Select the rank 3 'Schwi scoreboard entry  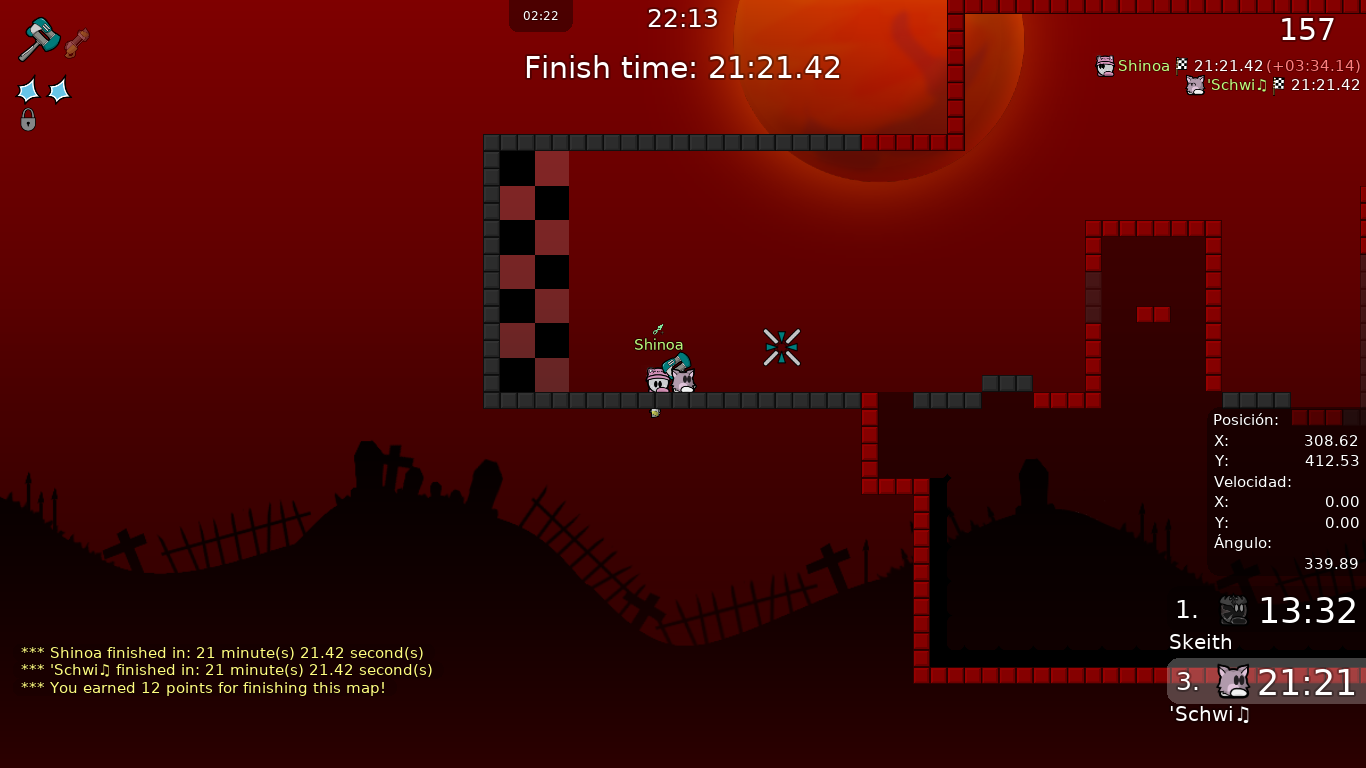[1266, 692]
